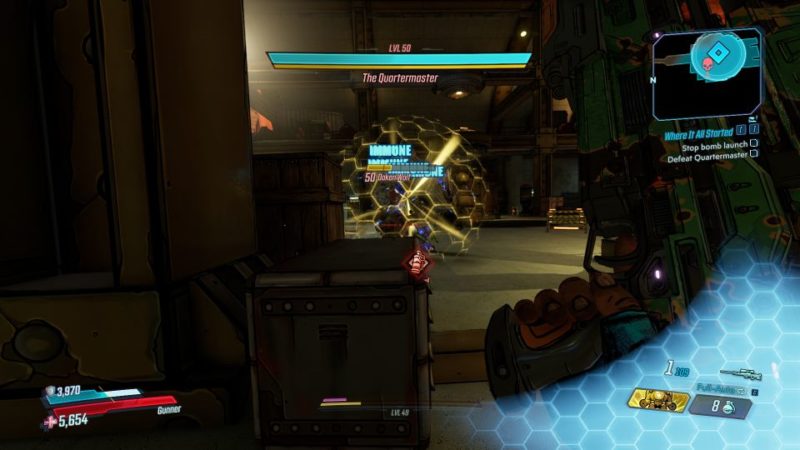Screen dimensions: 800x450
Task: Click the Stop bomb launch objective checkbox
Action: click(x=753, y=144)
